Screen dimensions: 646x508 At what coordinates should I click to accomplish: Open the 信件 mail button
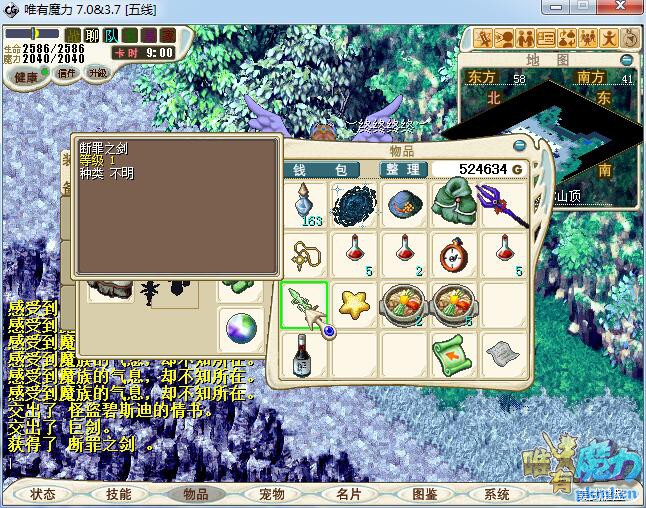point(67,73)
